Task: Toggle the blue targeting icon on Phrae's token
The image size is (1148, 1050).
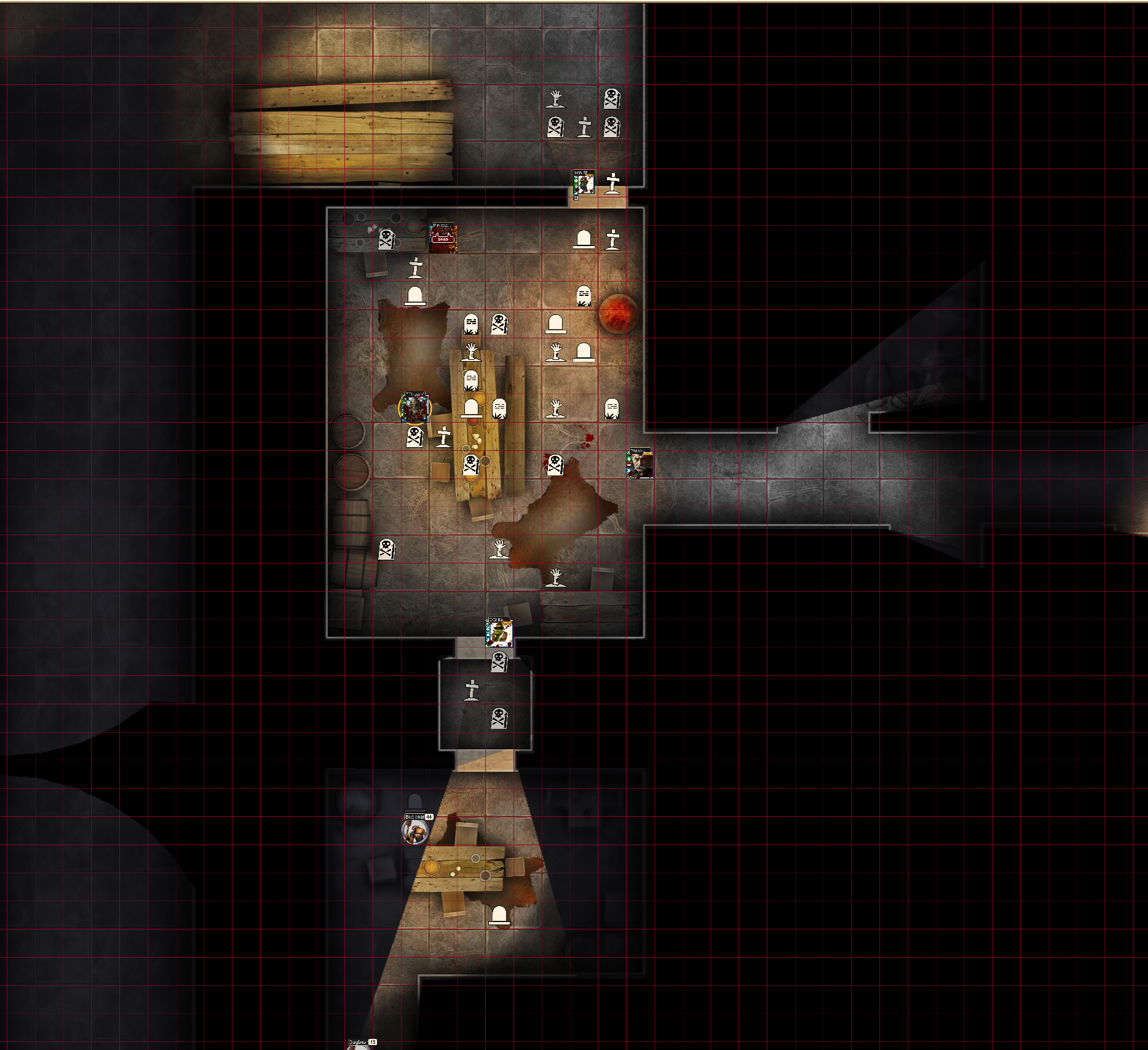Action: 629,471
